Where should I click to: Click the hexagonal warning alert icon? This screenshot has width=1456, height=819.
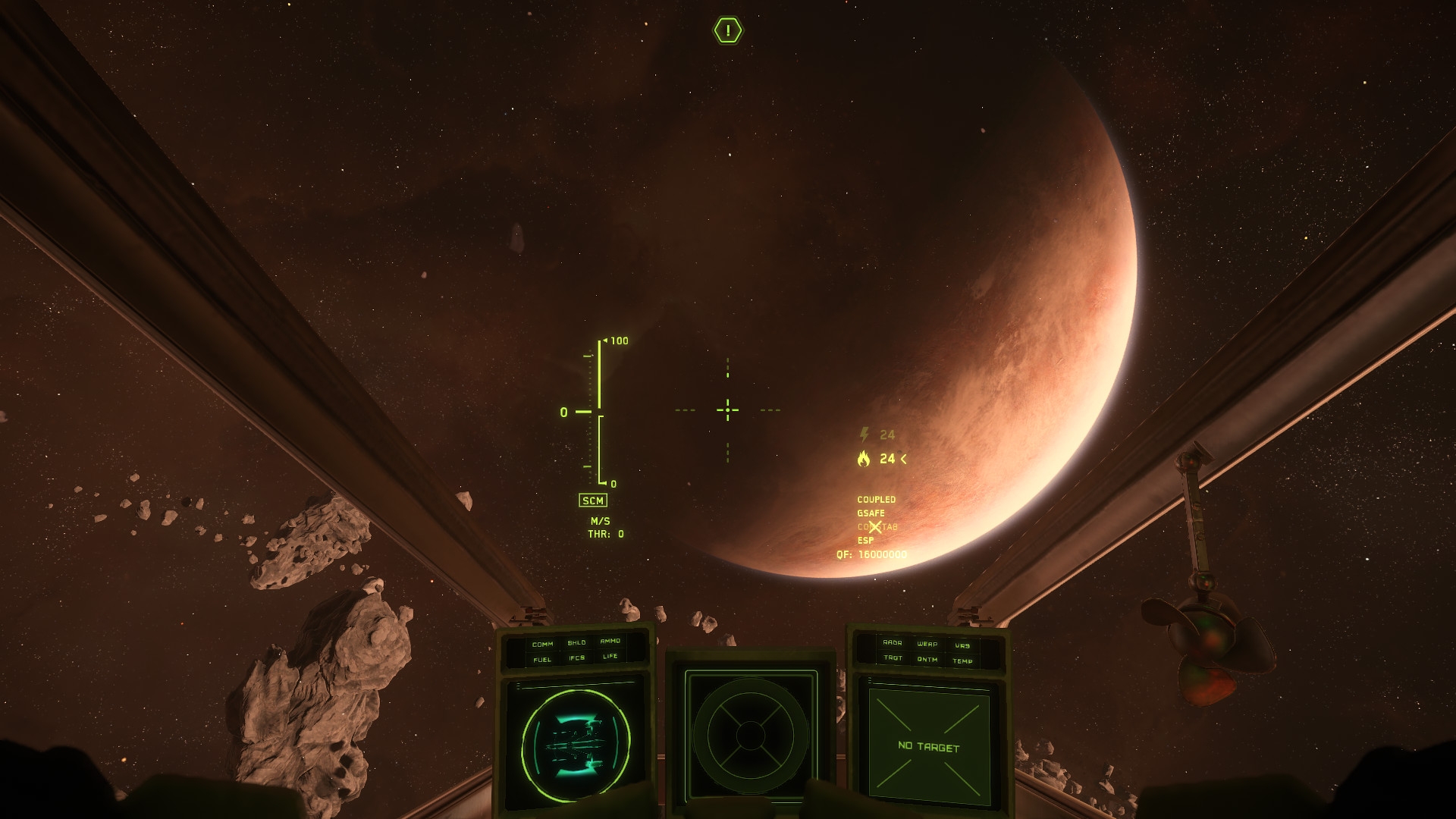[x=728, y=30]
